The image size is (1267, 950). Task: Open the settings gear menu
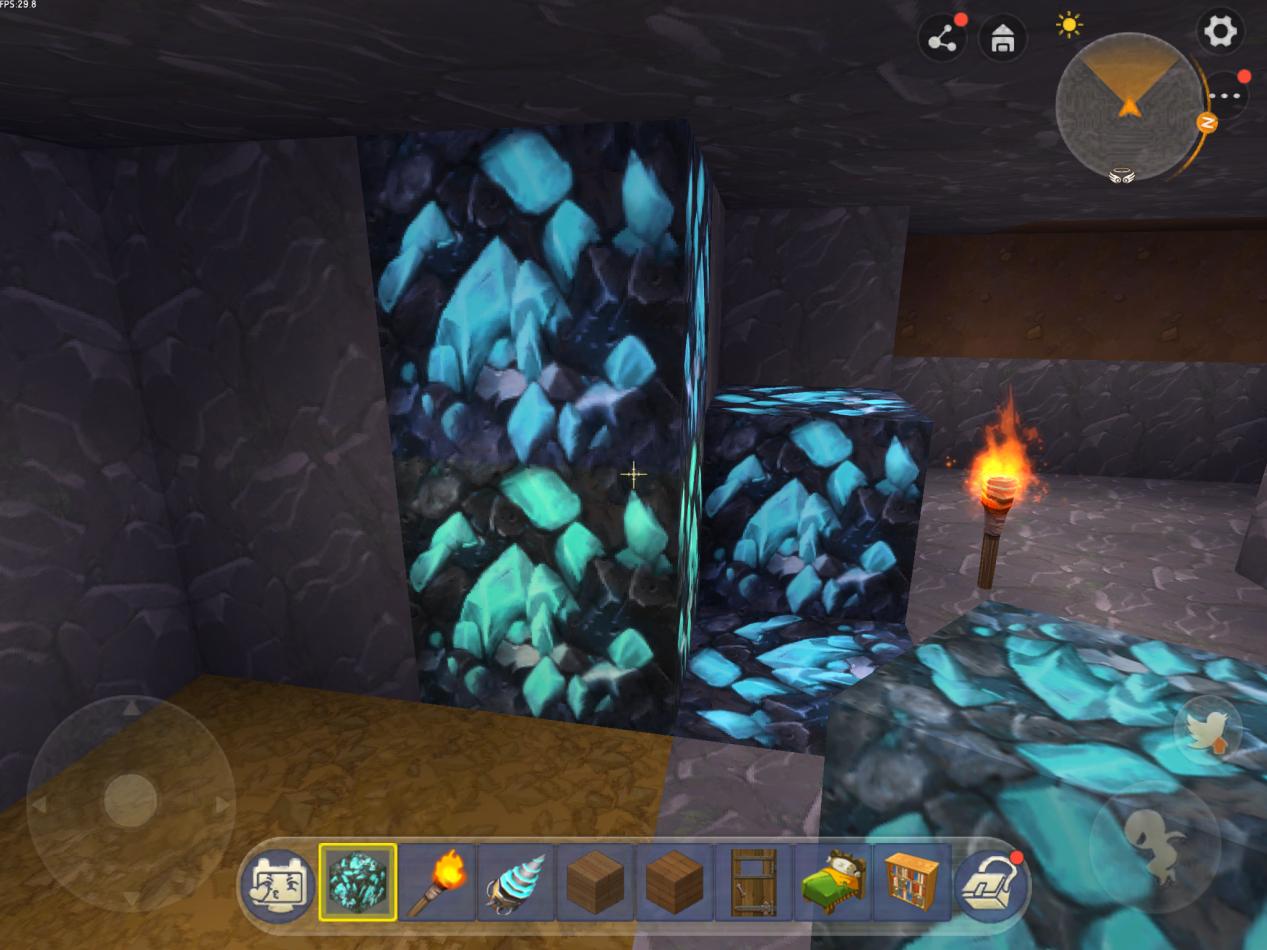(1220, 33)
